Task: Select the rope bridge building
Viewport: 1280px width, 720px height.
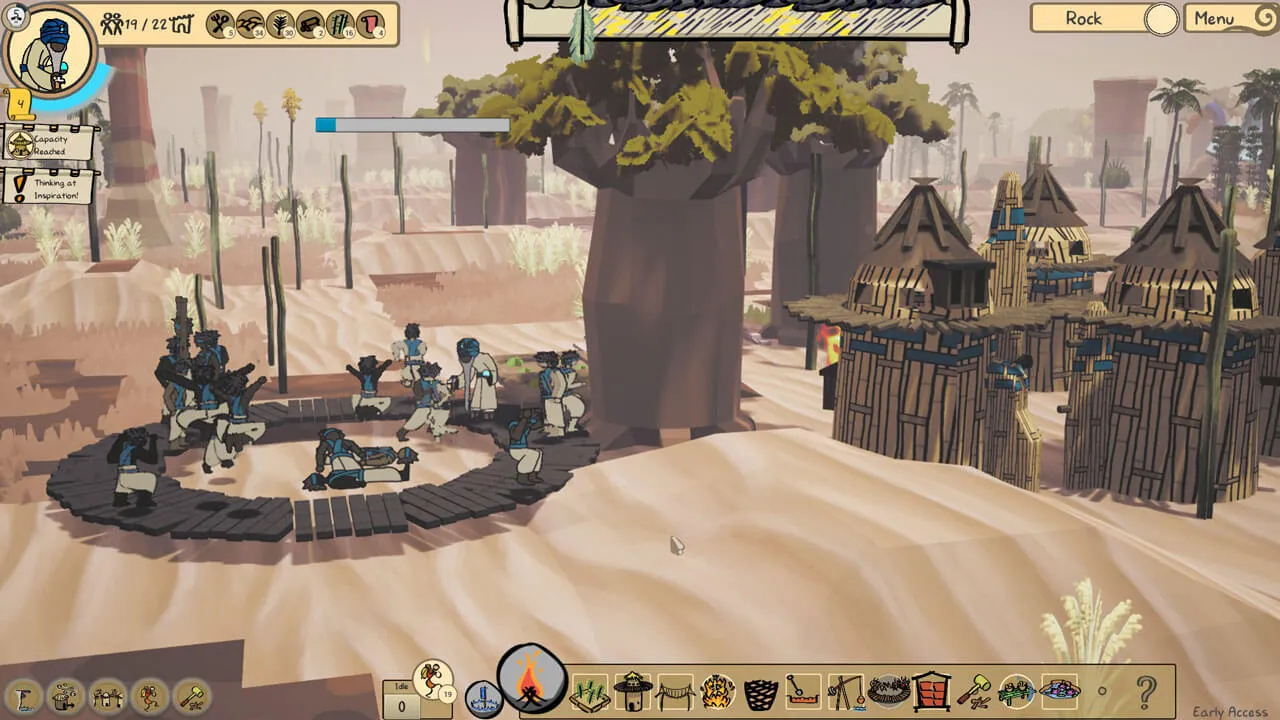Action: (x=676, y=691)
